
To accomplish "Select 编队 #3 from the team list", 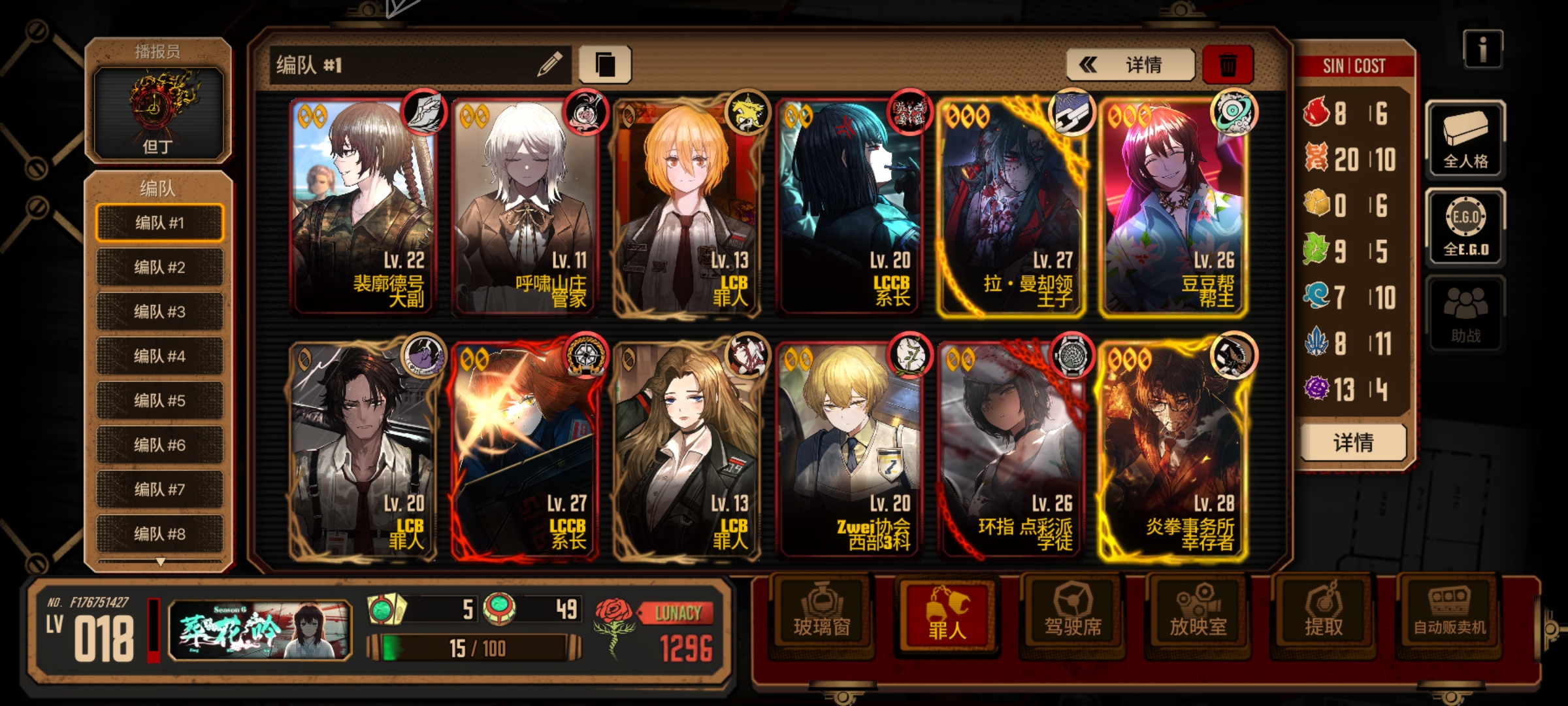I will click(159, 312).
